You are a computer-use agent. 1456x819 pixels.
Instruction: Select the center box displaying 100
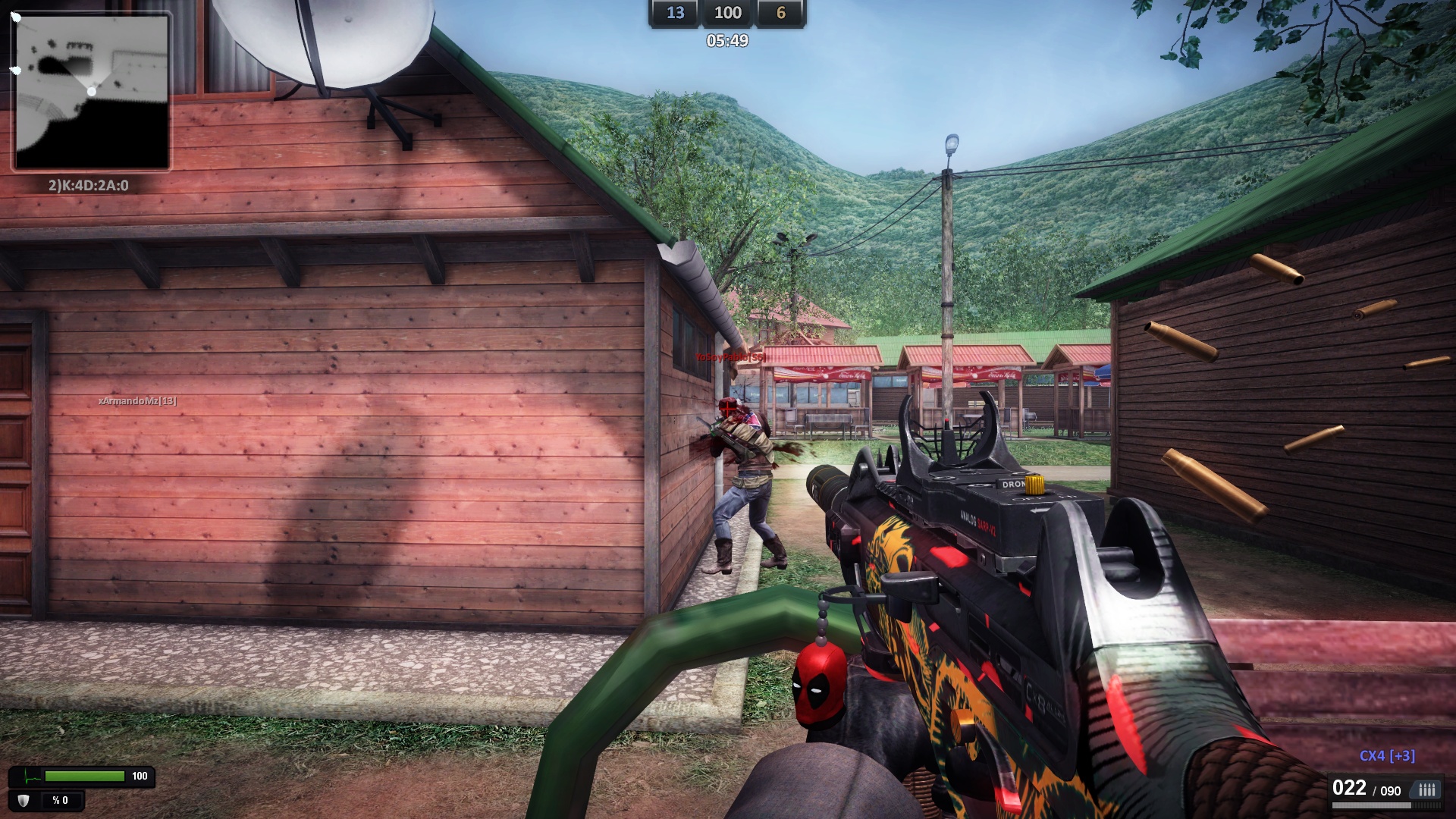pos(727,13)
